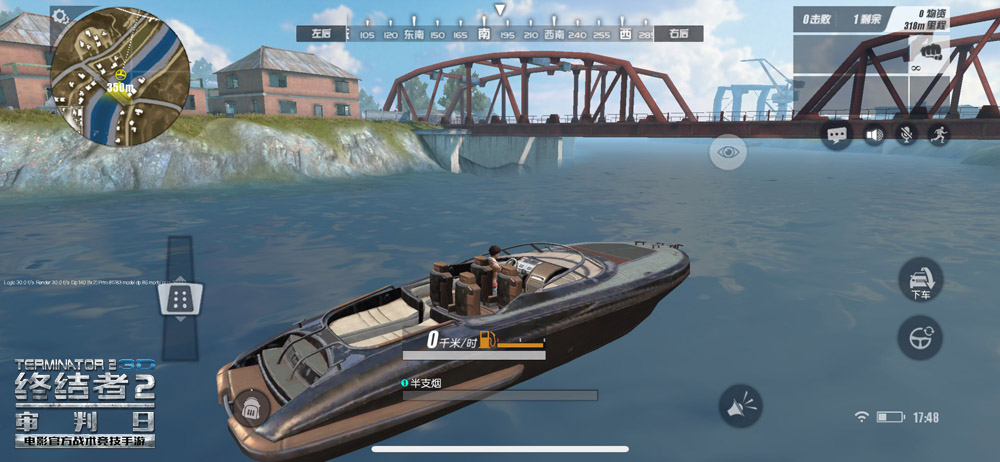Open the settings gear icon
This screenshot has width=1000, height=462.
(x=61, y=16)
